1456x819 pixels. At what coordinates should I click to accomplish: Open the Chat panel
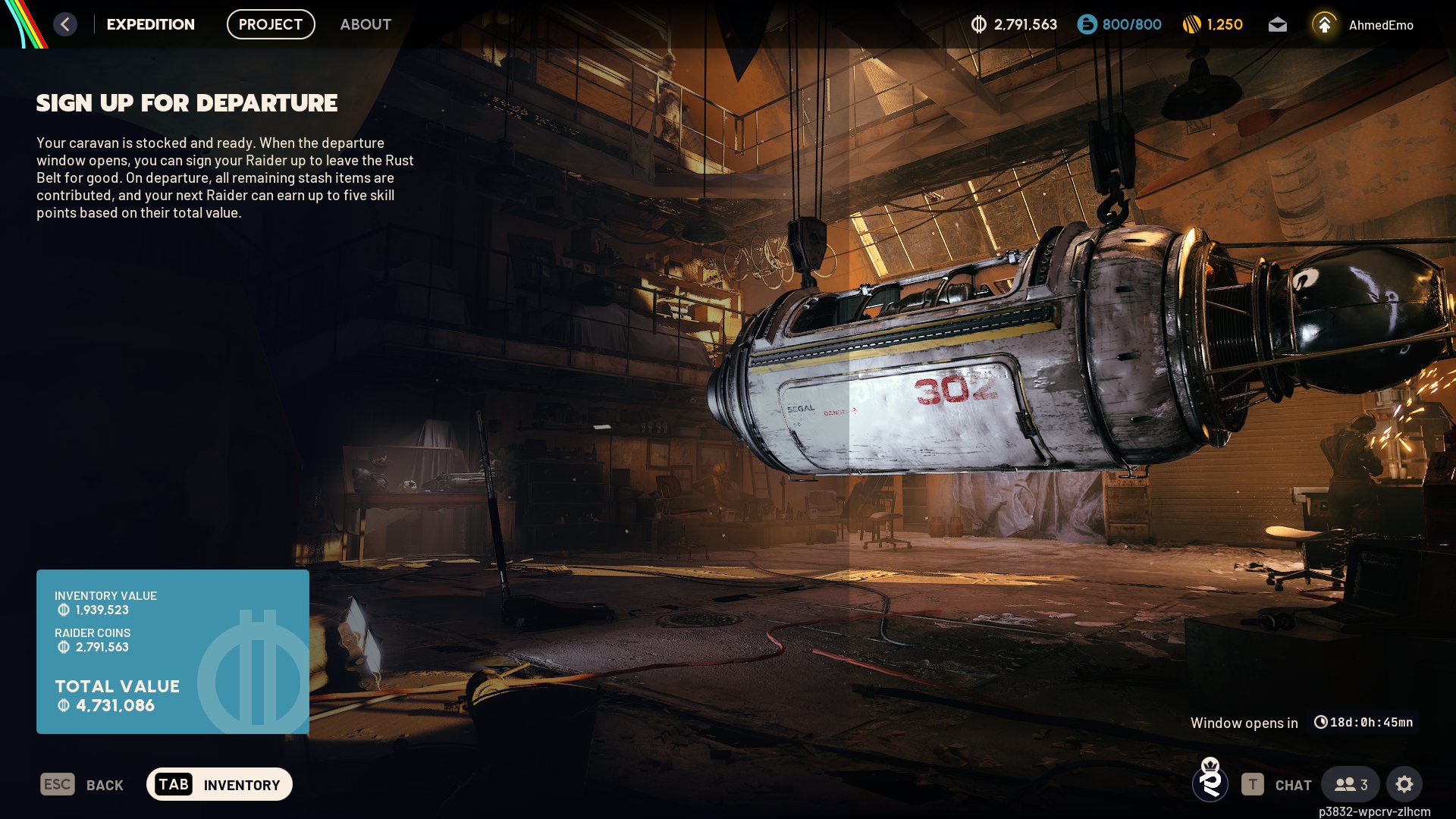coord(1277,785)
